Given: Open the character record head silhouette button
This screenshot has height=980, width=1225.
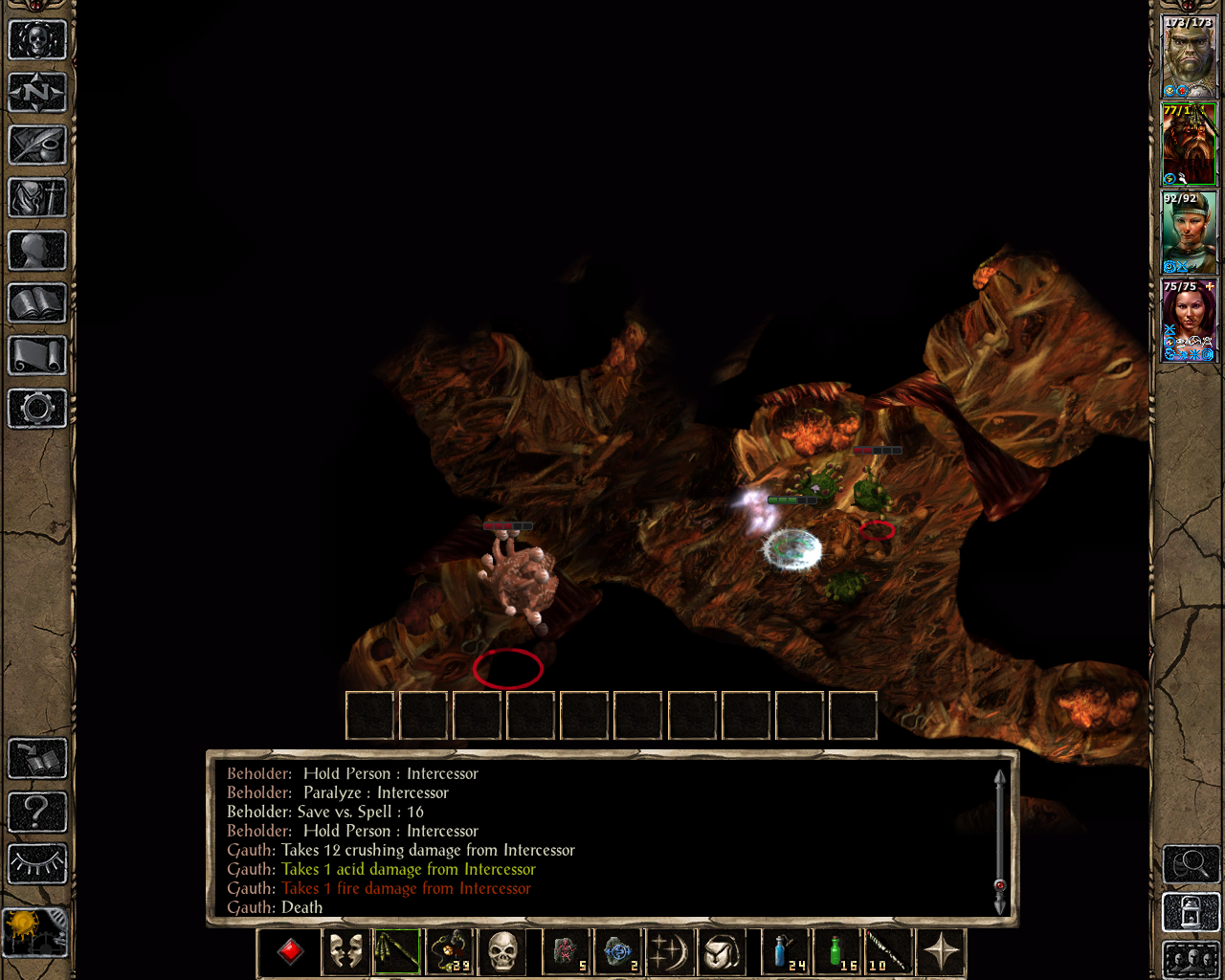Looking at the screenshot, I should [37, 251].
